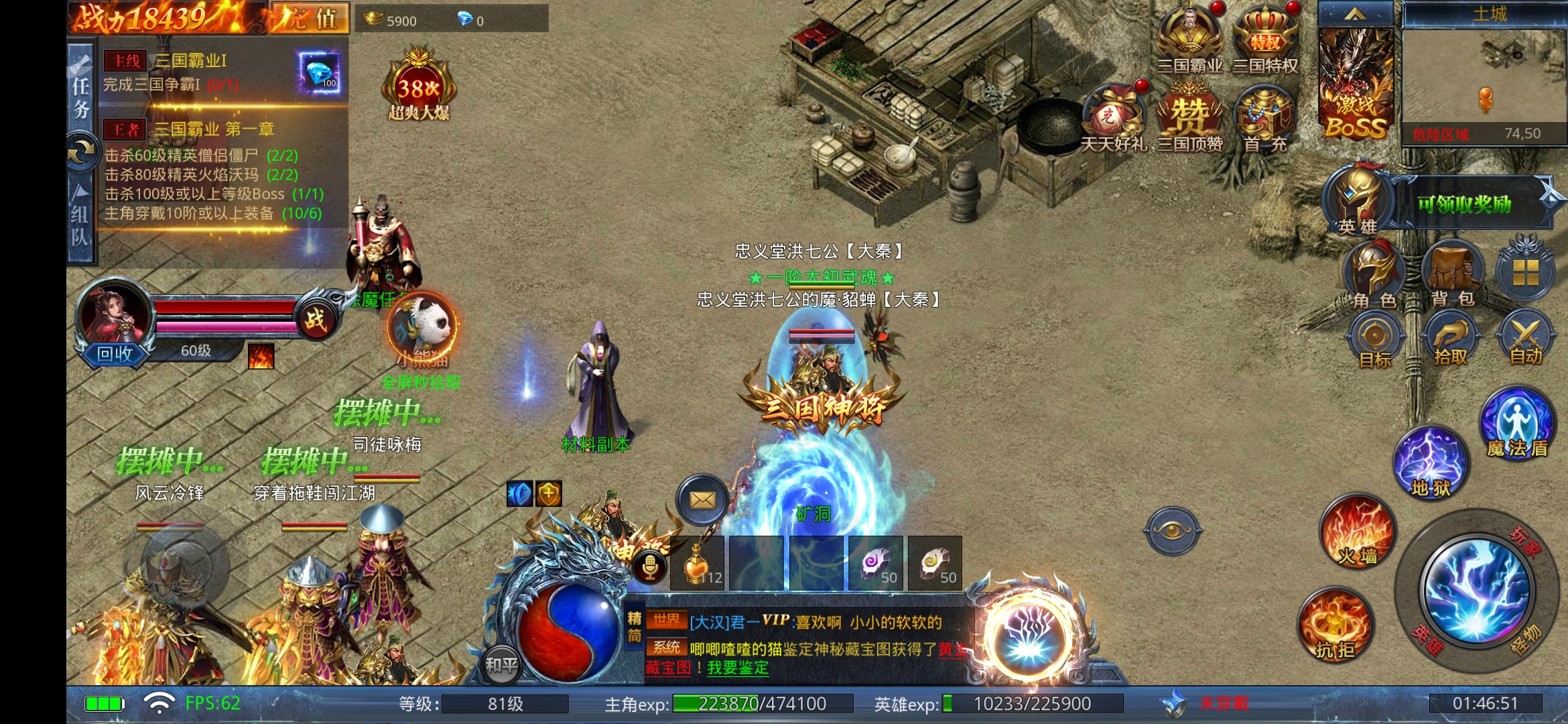The width and height of the screenshot is (1568, 724).
Task: Claim the 可领取奖励 hero reward
Action: (1464, 203)
